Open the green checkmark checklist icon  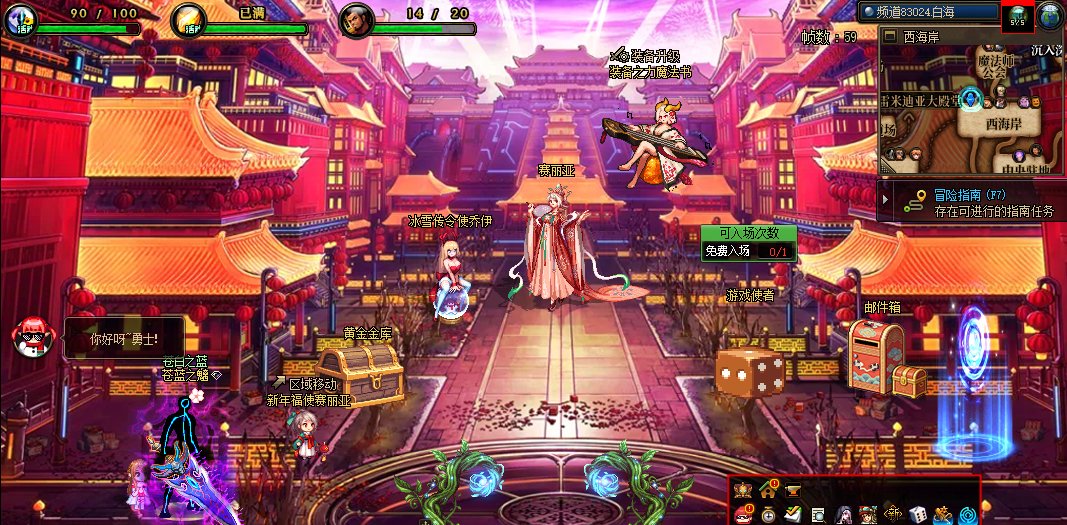pos(793,514)
